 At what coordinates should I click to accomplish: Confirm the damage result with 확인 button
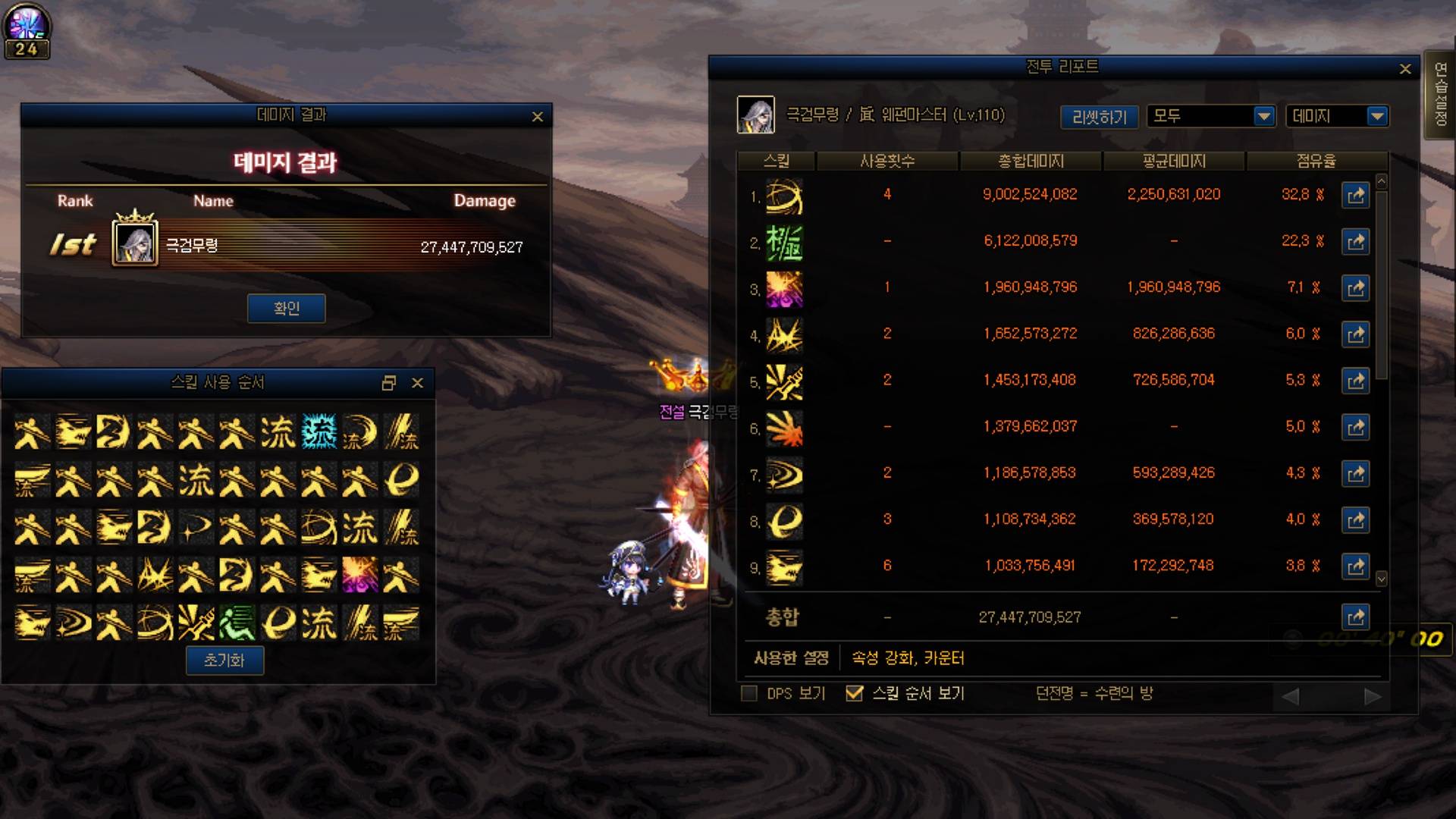pos(286,309)
